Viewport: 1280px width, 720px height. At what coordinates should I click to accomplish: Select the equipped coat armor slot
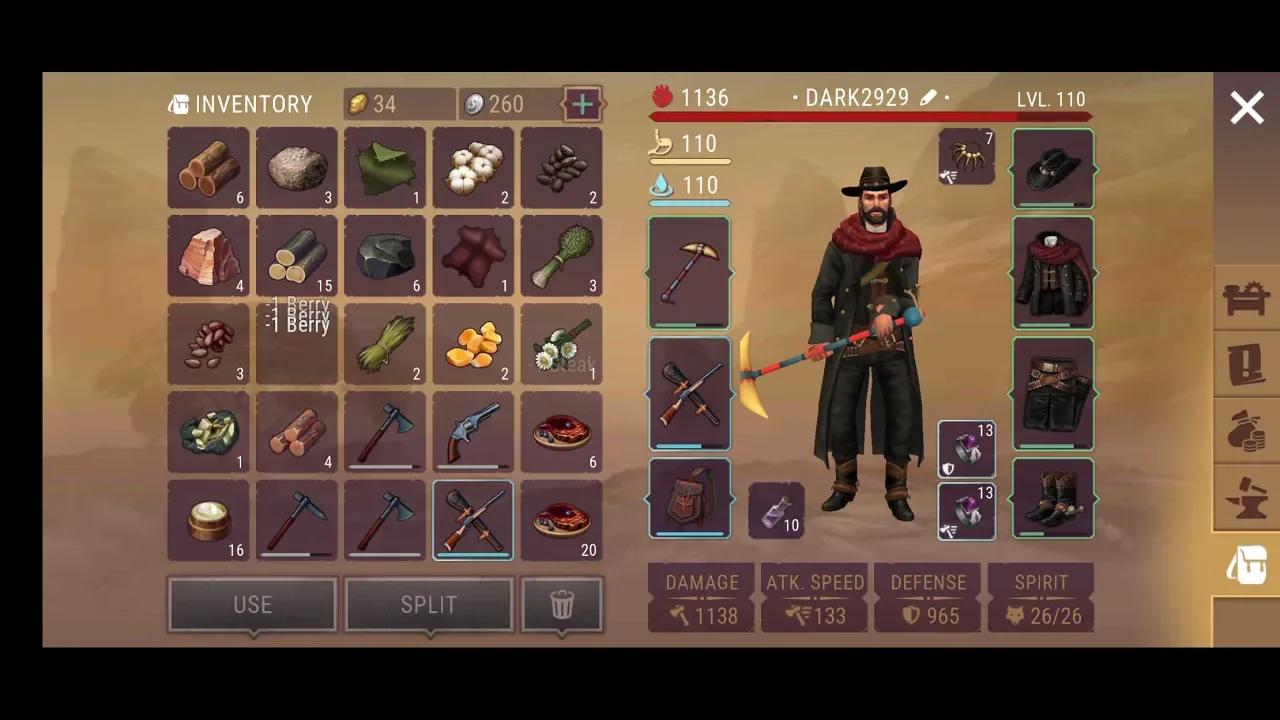(1053, 272)
